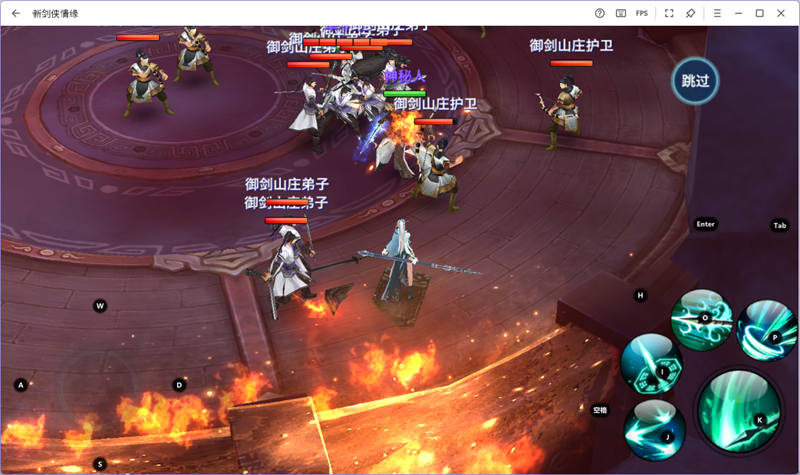Fire the triple arrow dash skill
The height and width of the screenshot is (475, 800).
pyautogui.click(x=655, y=429)
